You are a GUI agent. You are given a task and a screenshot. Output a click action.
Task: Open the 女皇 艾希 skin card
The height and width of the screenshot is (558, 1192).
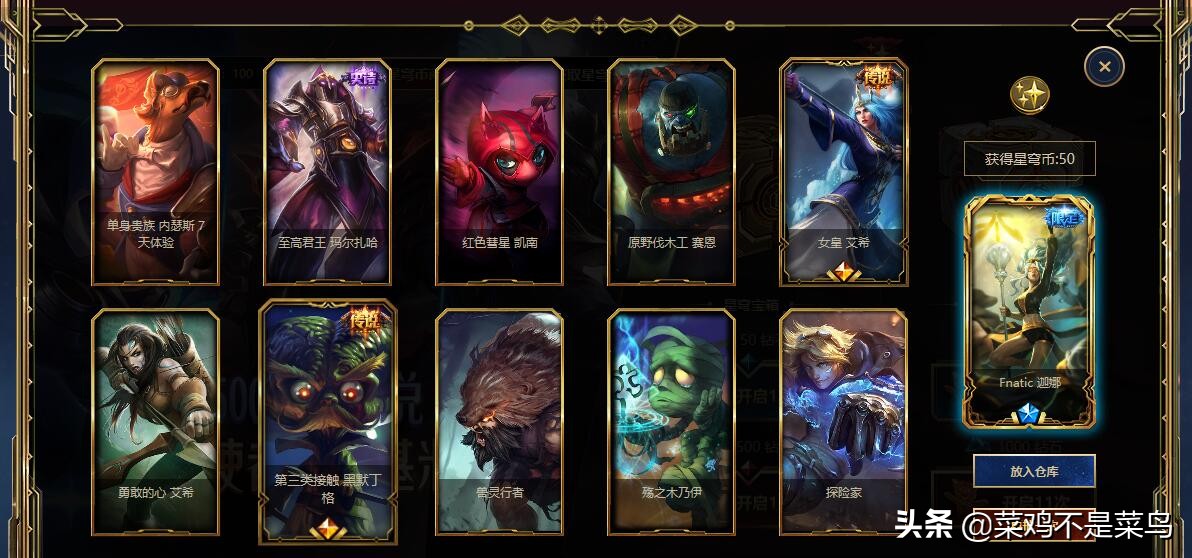tap(843, 171)
